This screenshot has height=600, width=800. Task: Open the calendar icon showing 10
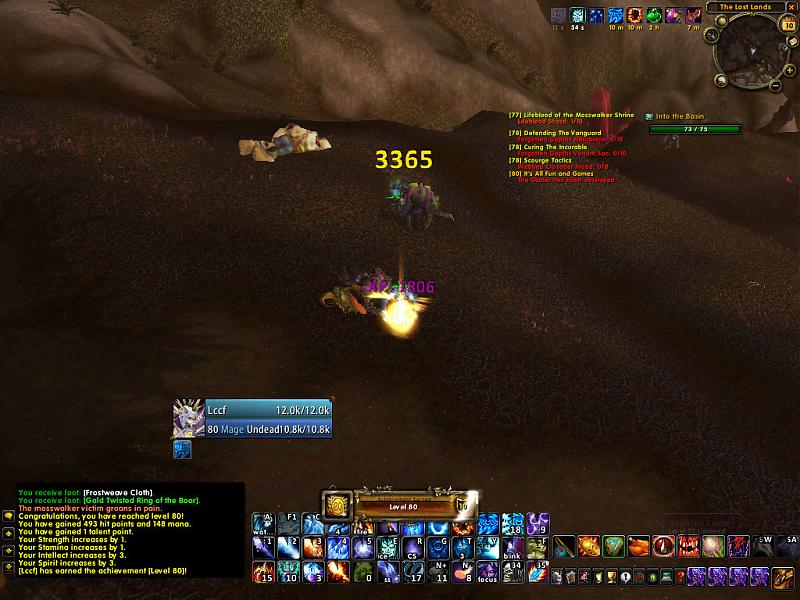point(790,26)
